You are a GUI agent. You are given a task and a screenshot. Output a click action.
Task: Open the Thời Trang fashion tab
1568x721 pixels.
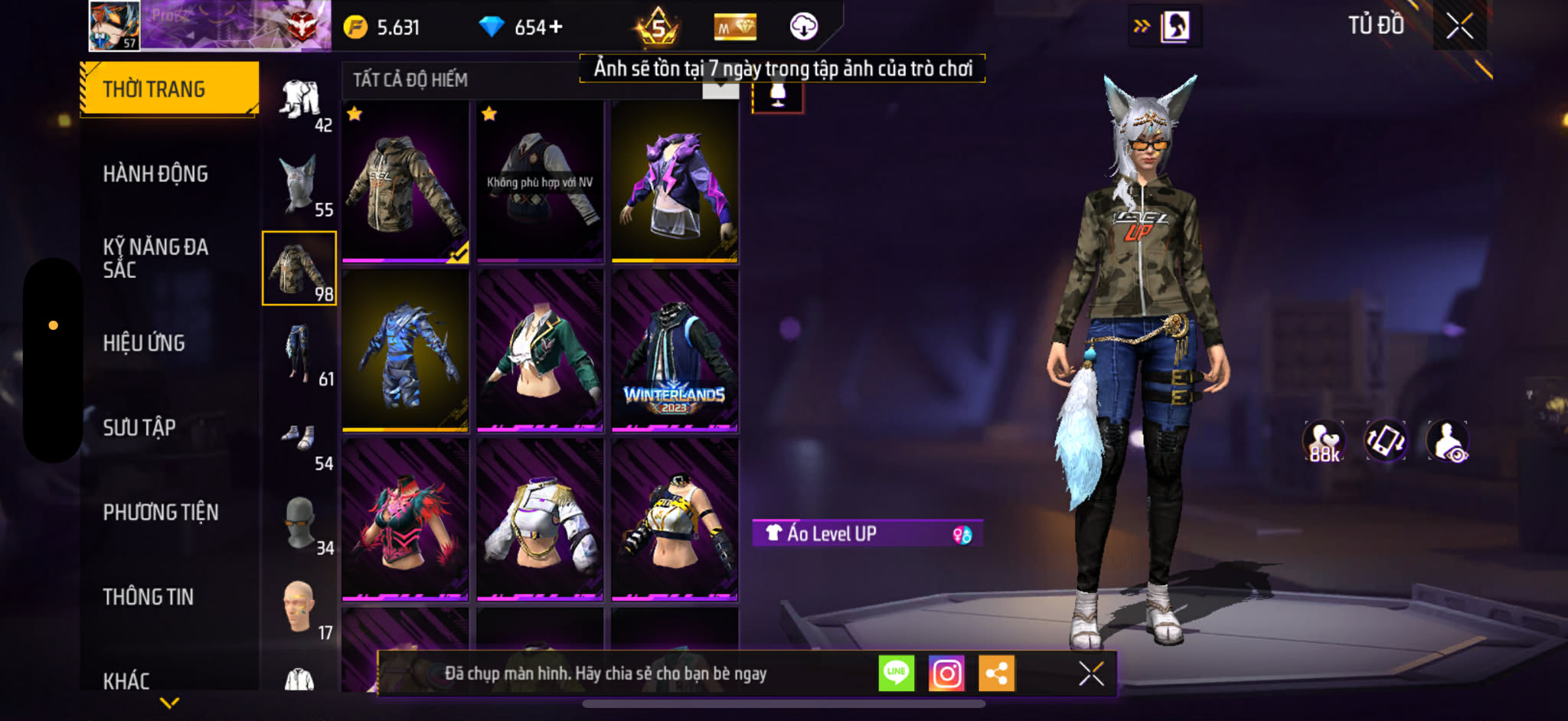(168, 89)
